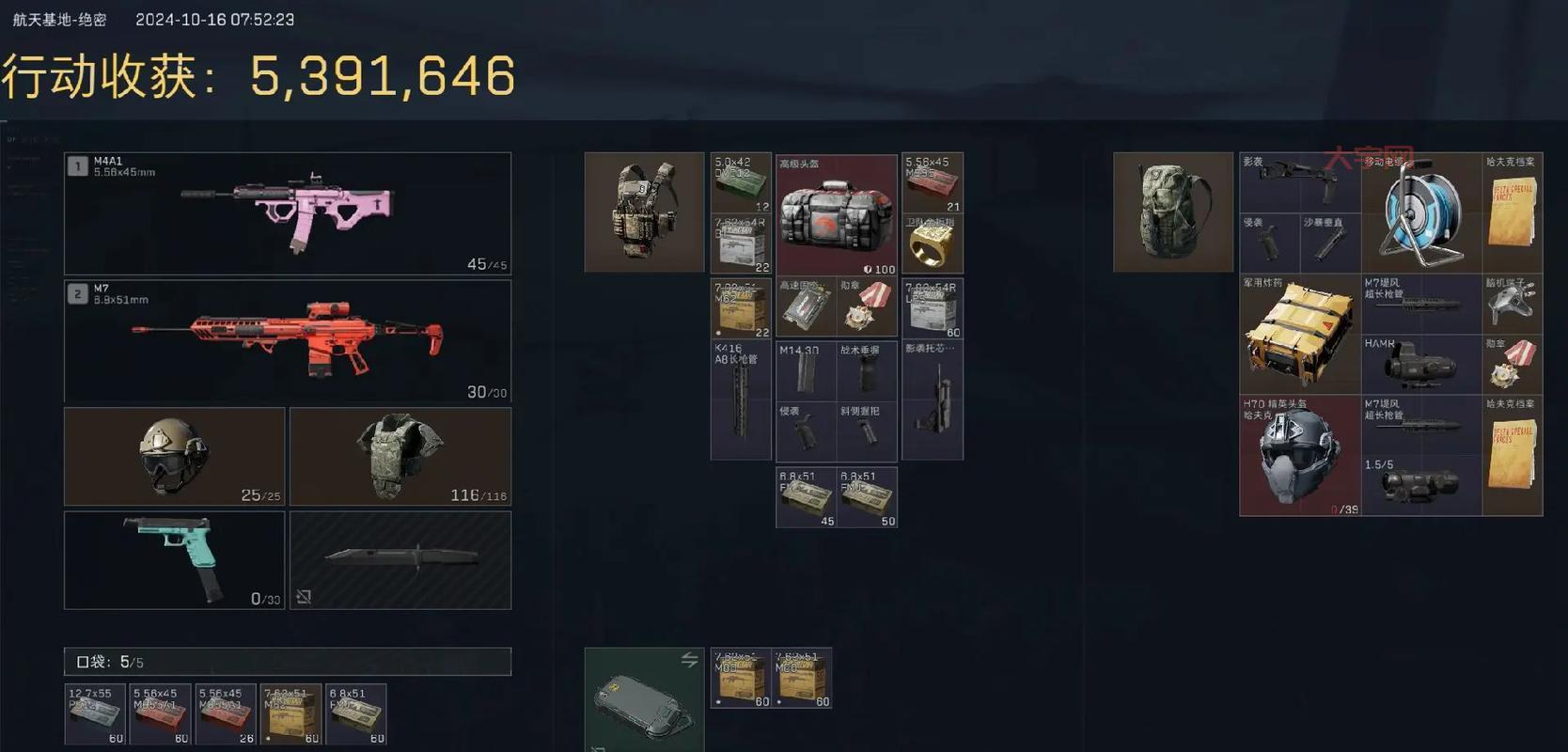Select the combat knife melee slot

coord(400,560)
